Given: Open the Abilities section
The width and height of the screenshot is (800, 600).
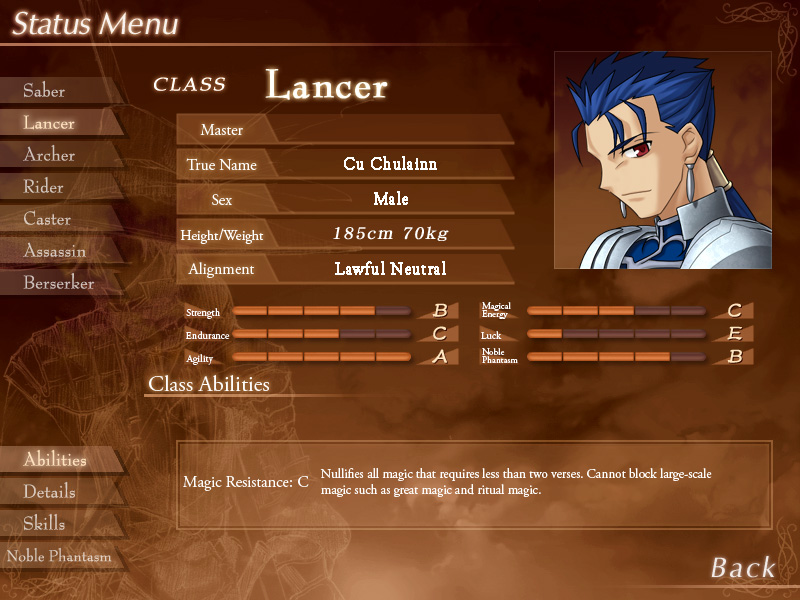Looking at the screenshot, I should pos(55,460).
